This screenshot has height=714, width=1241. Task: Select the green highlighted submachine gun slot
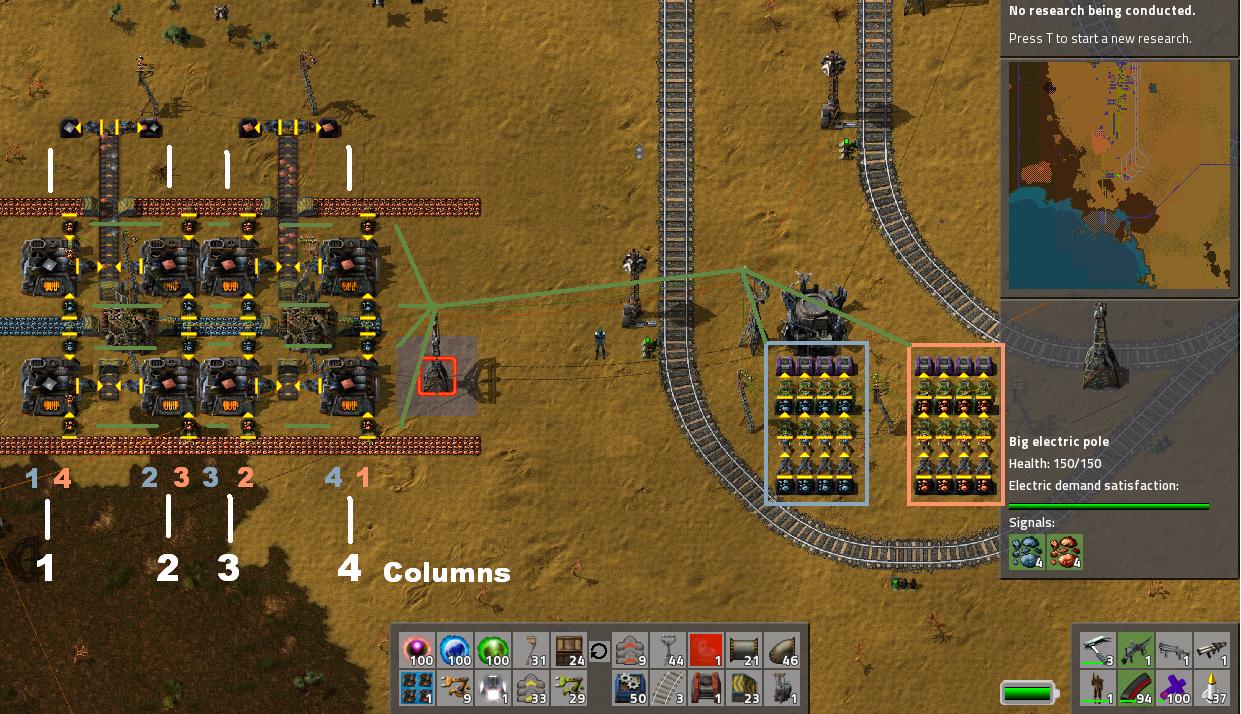click(1137, 651)
